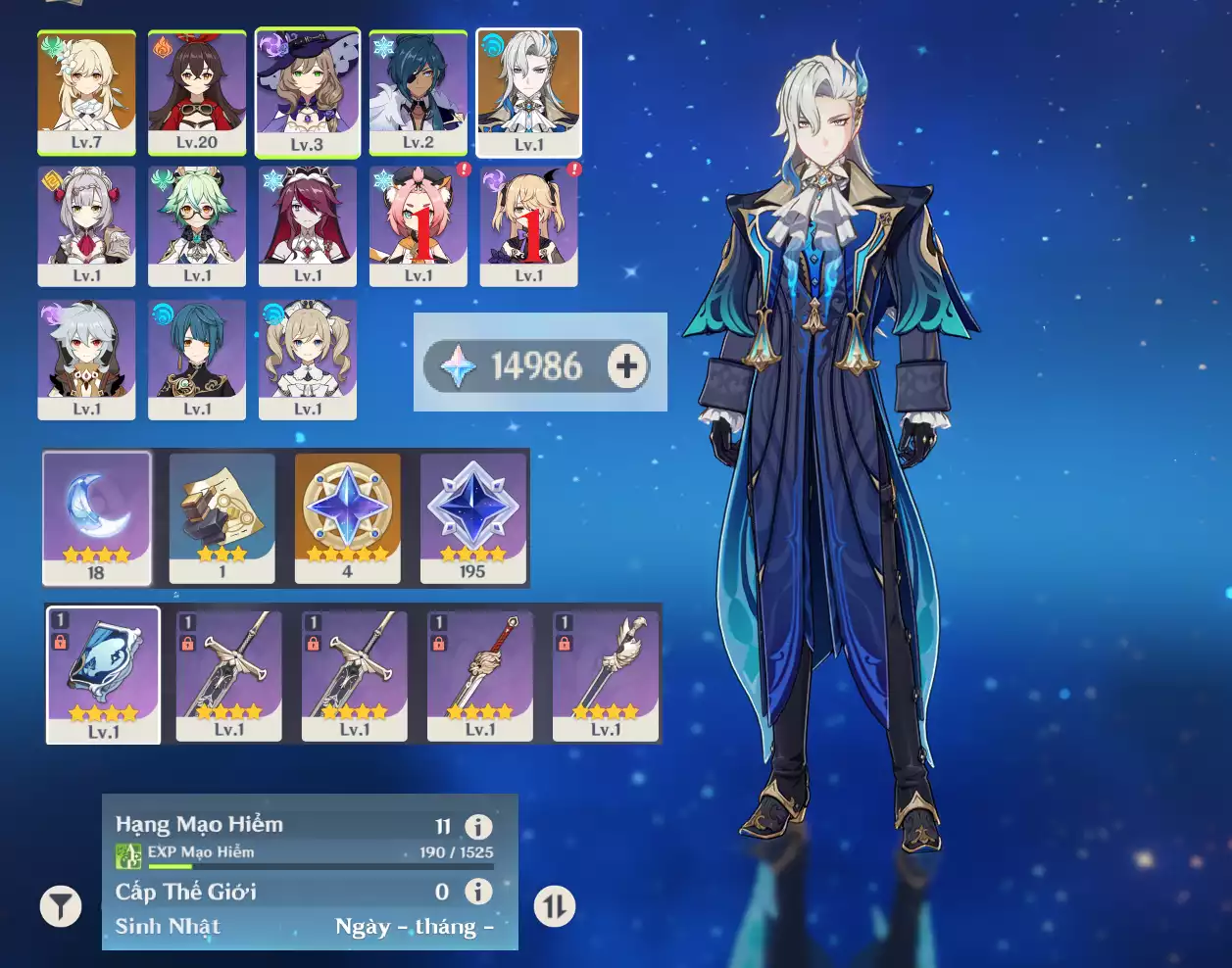Select Barbara's character portrait

(308, 360)
